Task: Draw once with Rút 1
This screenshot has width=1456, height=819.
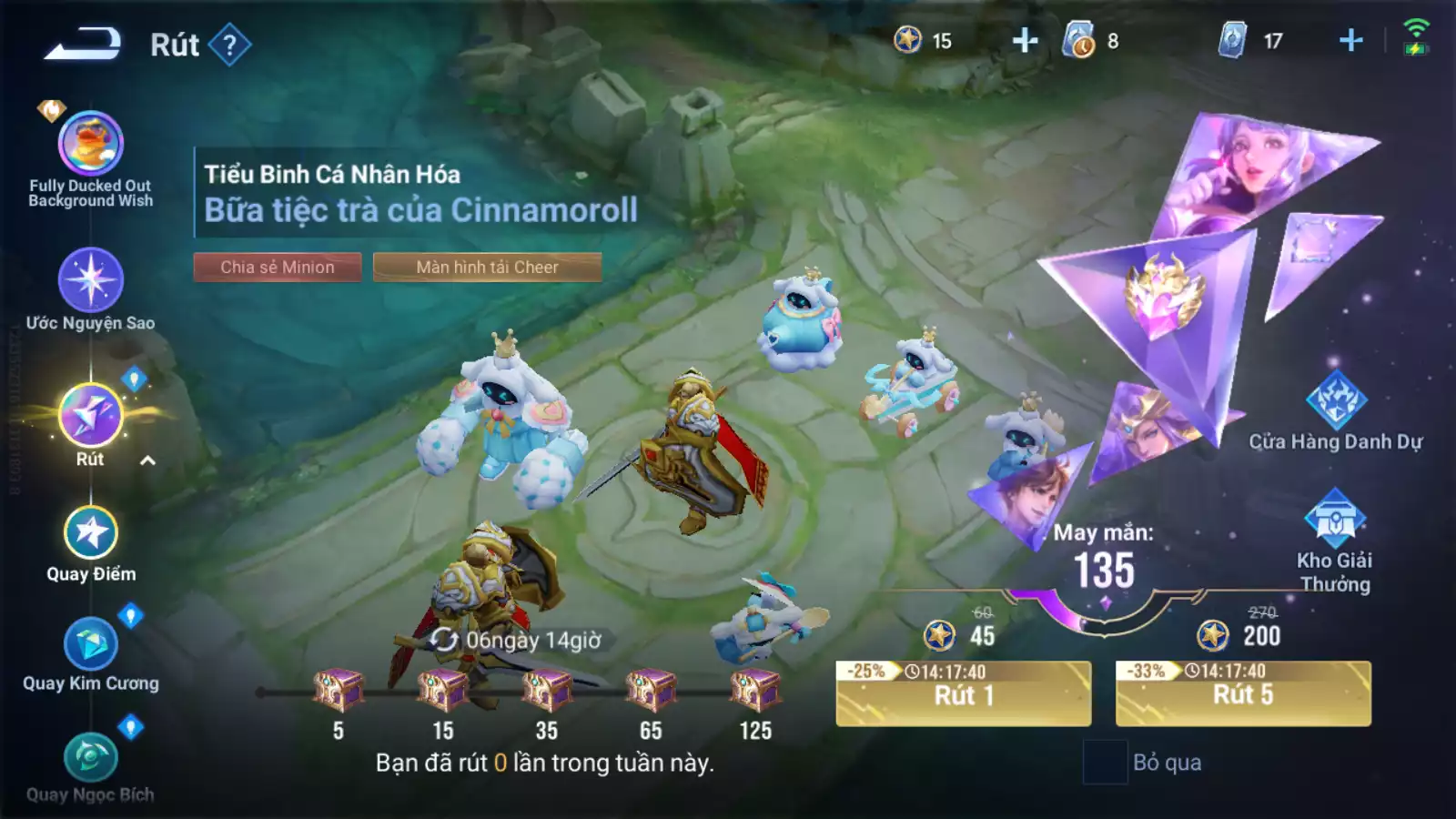Action: click(x=963, y=694)
